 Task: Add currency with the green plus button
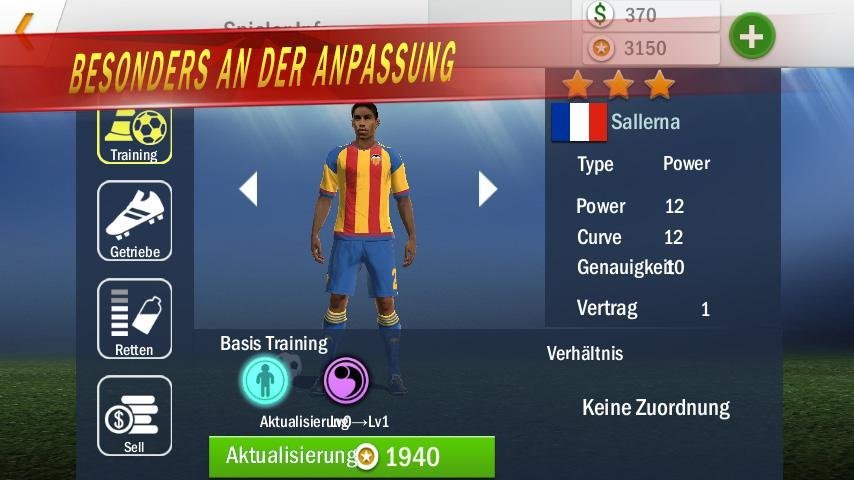[x=752, y=37]
